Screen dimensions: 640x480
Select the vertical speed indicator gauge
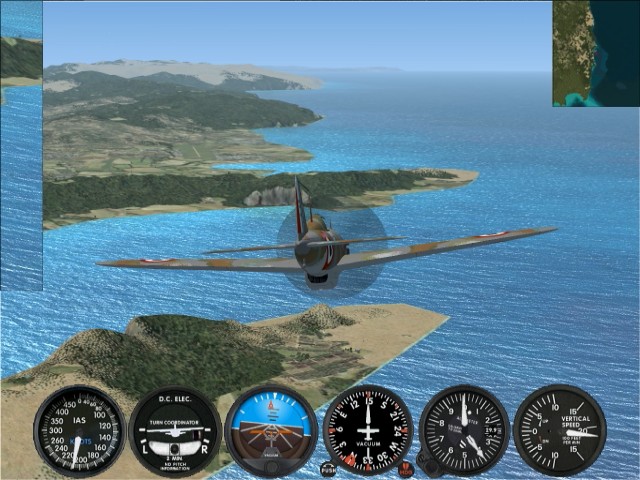[559, 430]
